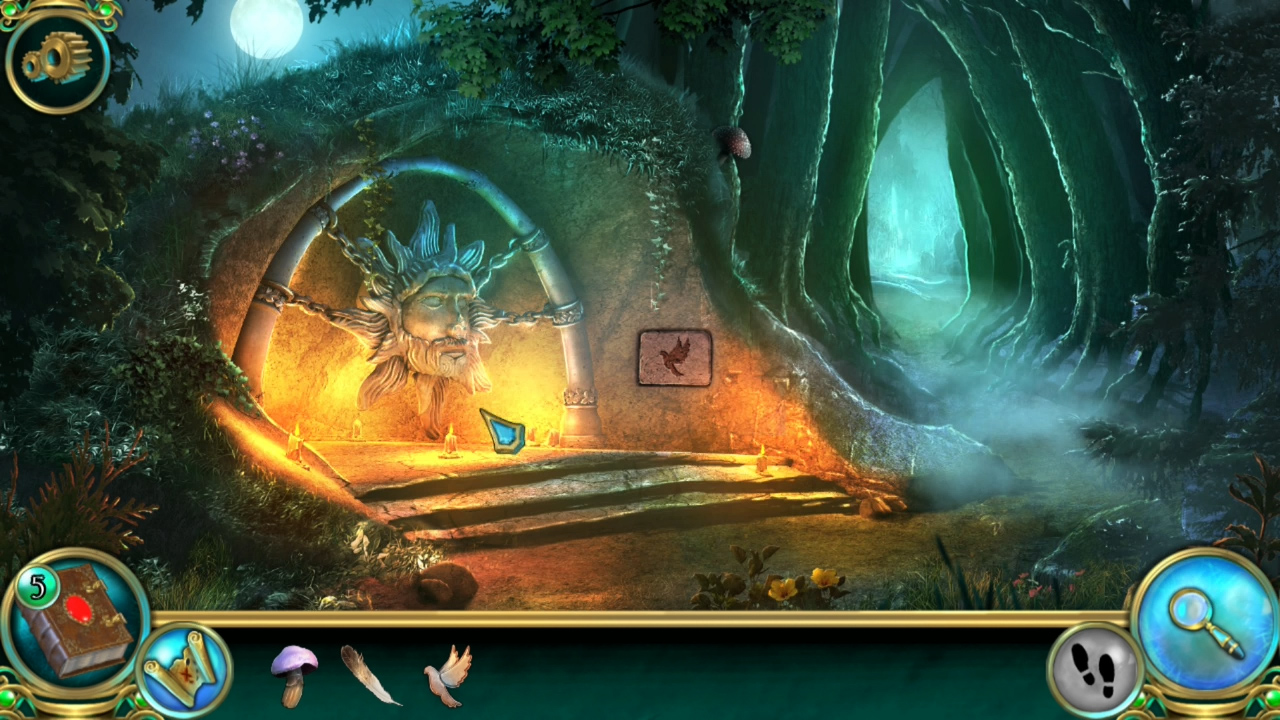Inspect the bird plaque on the wall

pos(672,358)
